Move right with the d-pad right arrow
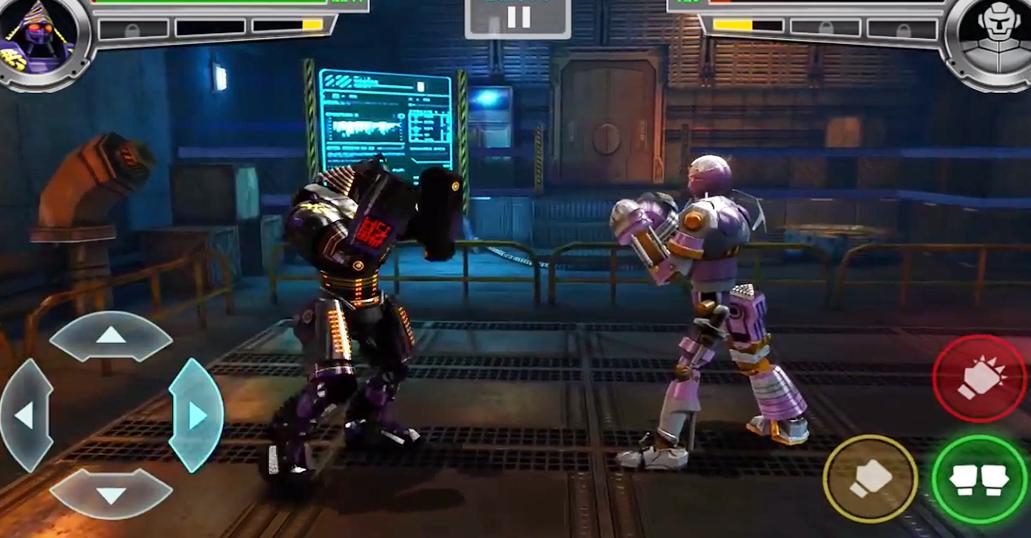 [196, 414]
